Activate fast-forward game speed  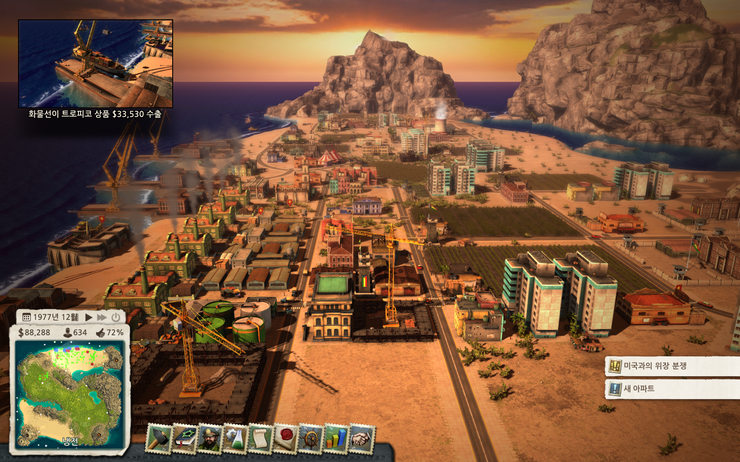coord(101,317)
